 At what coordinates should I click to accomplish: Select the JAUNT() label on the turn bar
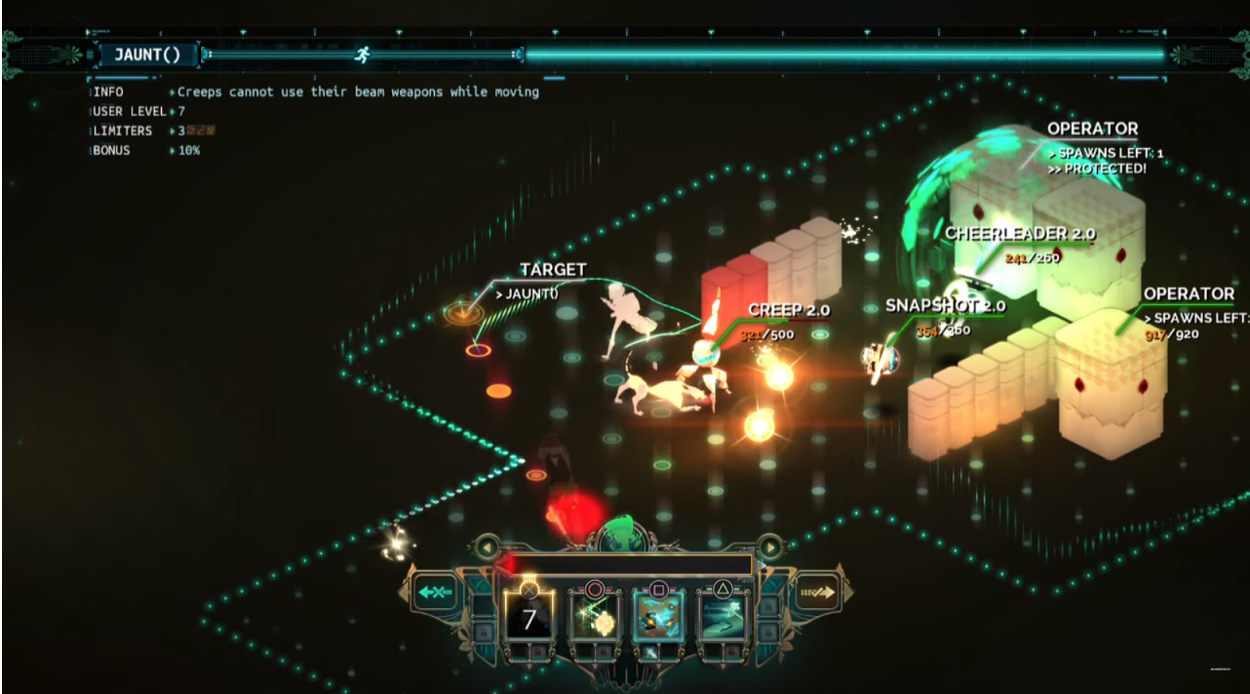[148, 55]
